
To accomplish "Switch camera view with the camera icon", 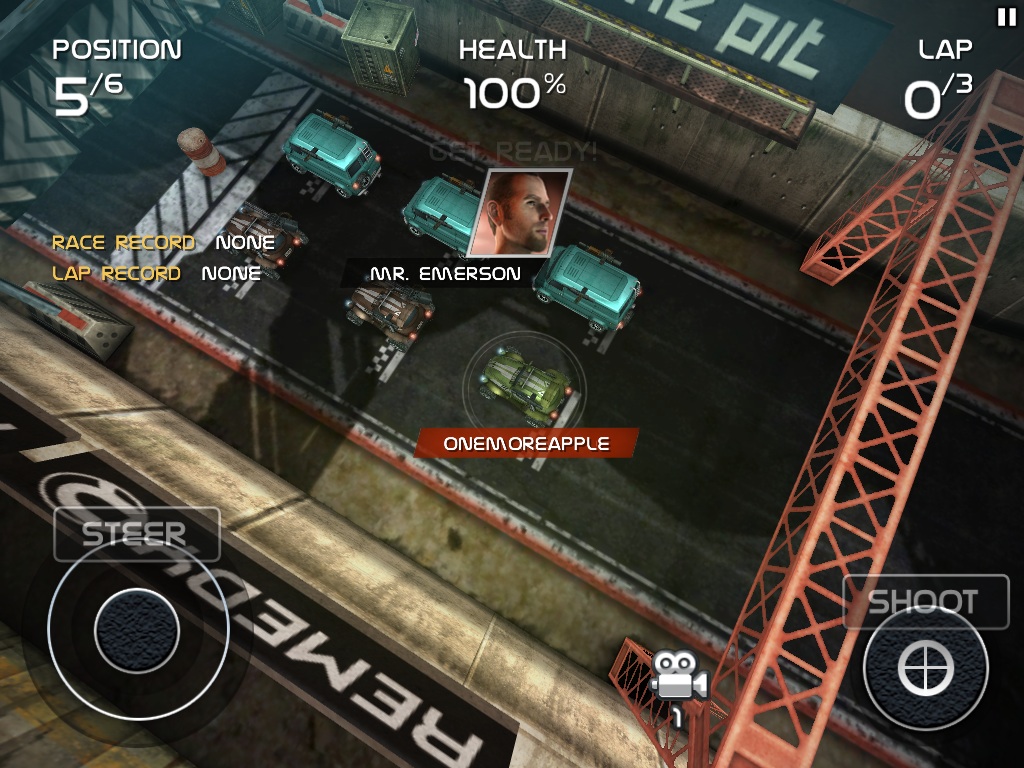I will [x=679, y=683].
